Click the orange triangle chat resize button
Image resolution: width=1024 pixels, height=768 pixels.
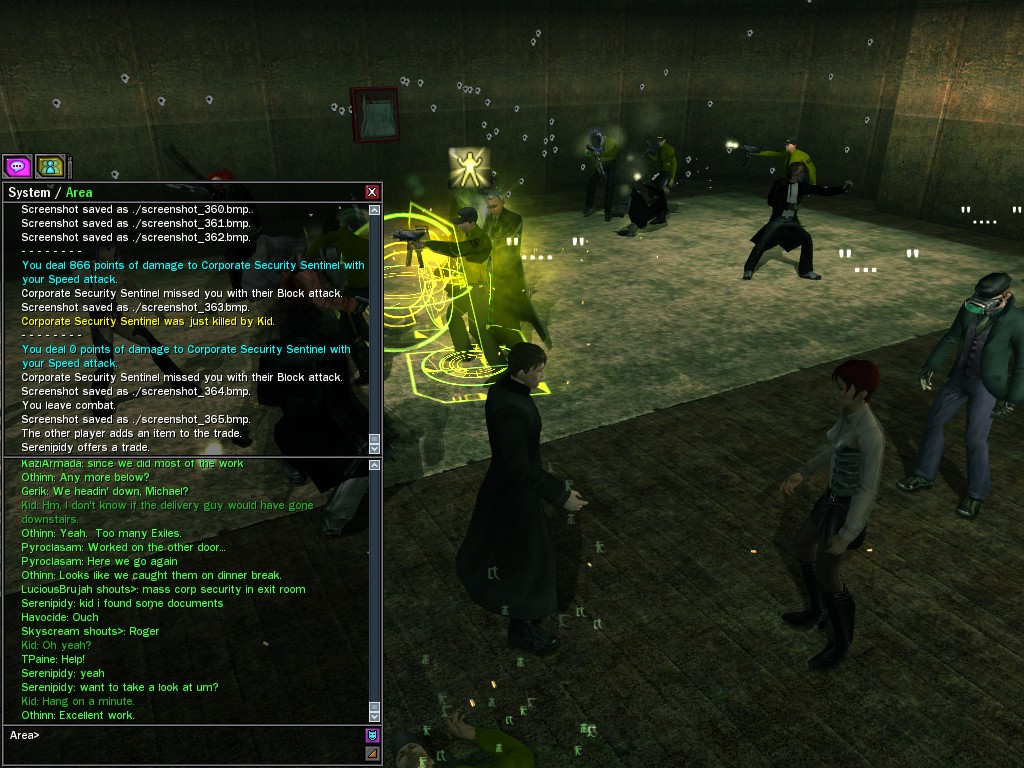point(372,753)
